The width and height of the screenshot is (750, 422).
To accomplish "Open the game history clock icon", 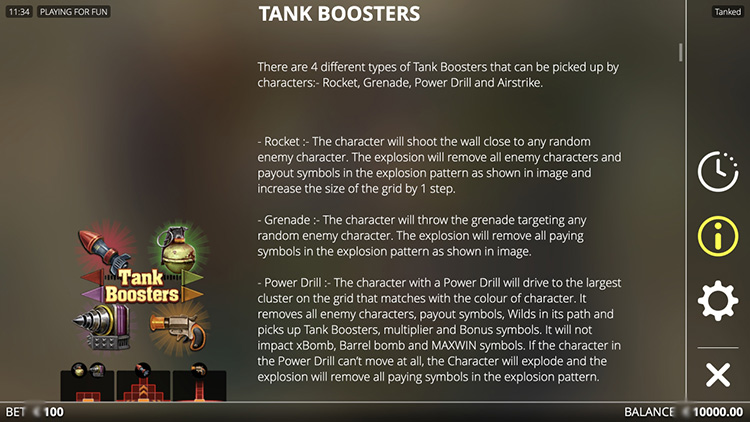I will point(717,172).
